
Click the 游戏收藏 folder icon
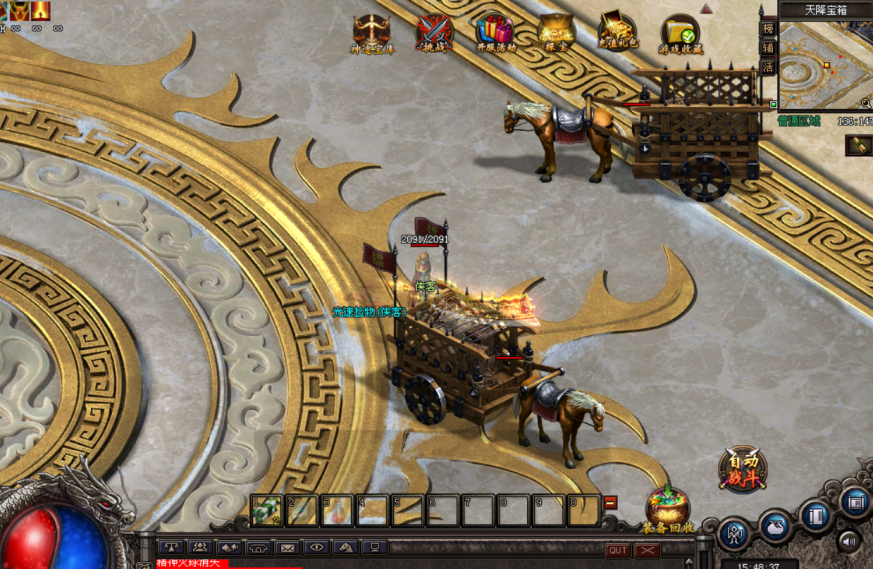click(x=679, y=32)
